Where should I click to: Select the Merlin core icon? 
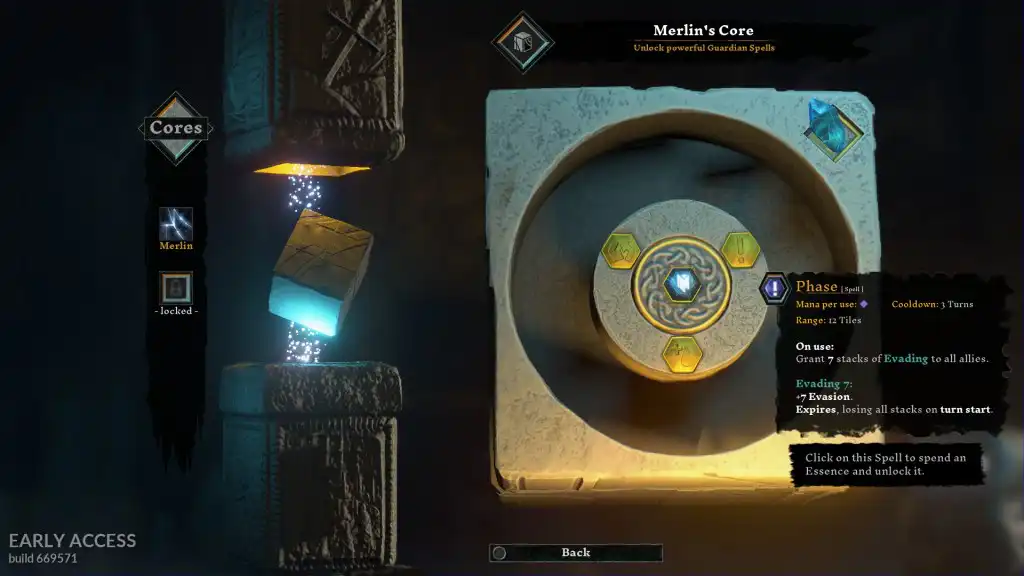point(176,224)
